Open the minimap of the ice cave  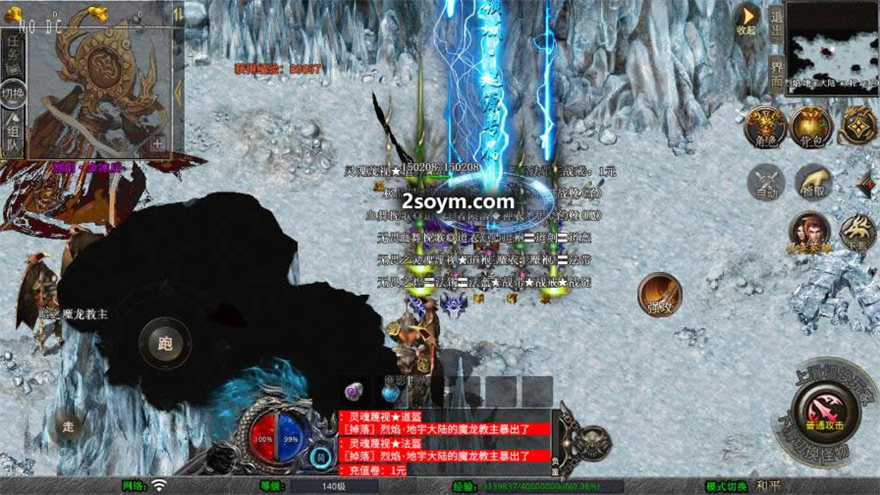tap(830, 47)
